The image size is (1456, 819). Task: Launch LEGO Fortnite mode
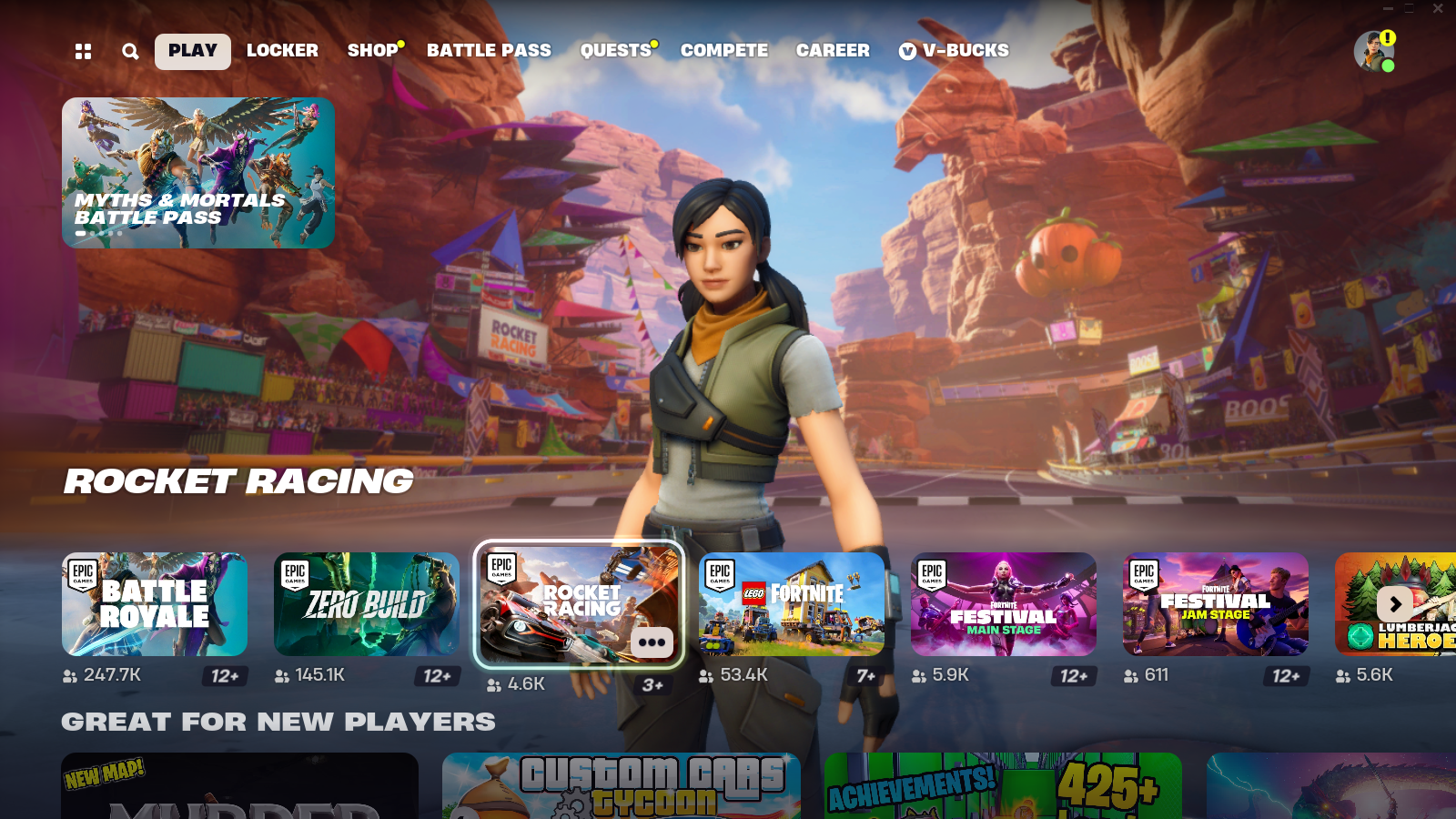coord(792,604)
